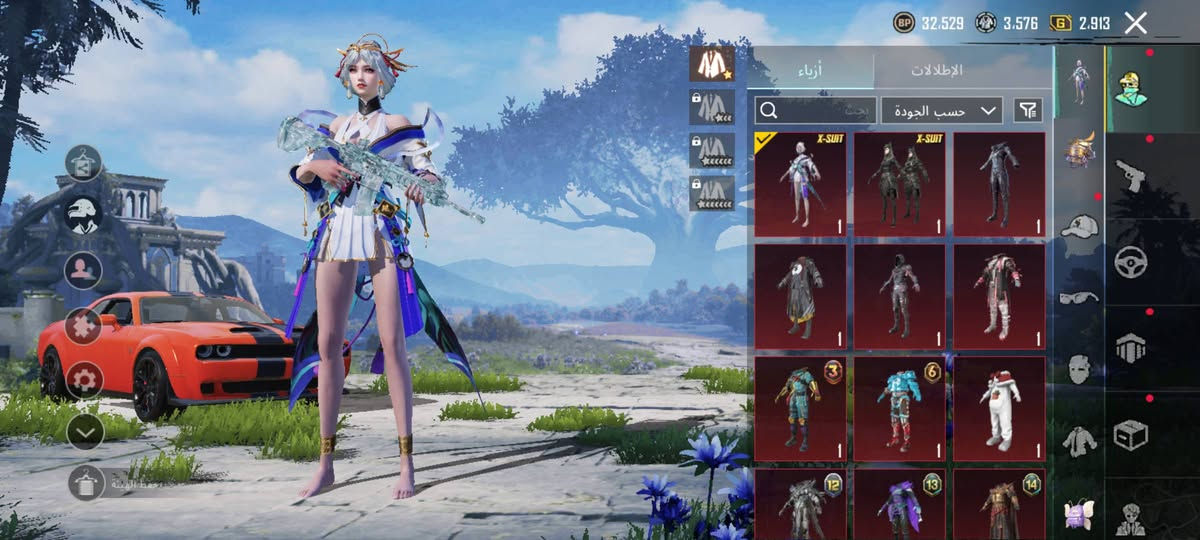Image resolution: width=1200 pixels, height=540 pixels.
Task: Select the baseball cap headwear category
Action: [1079, 226]
